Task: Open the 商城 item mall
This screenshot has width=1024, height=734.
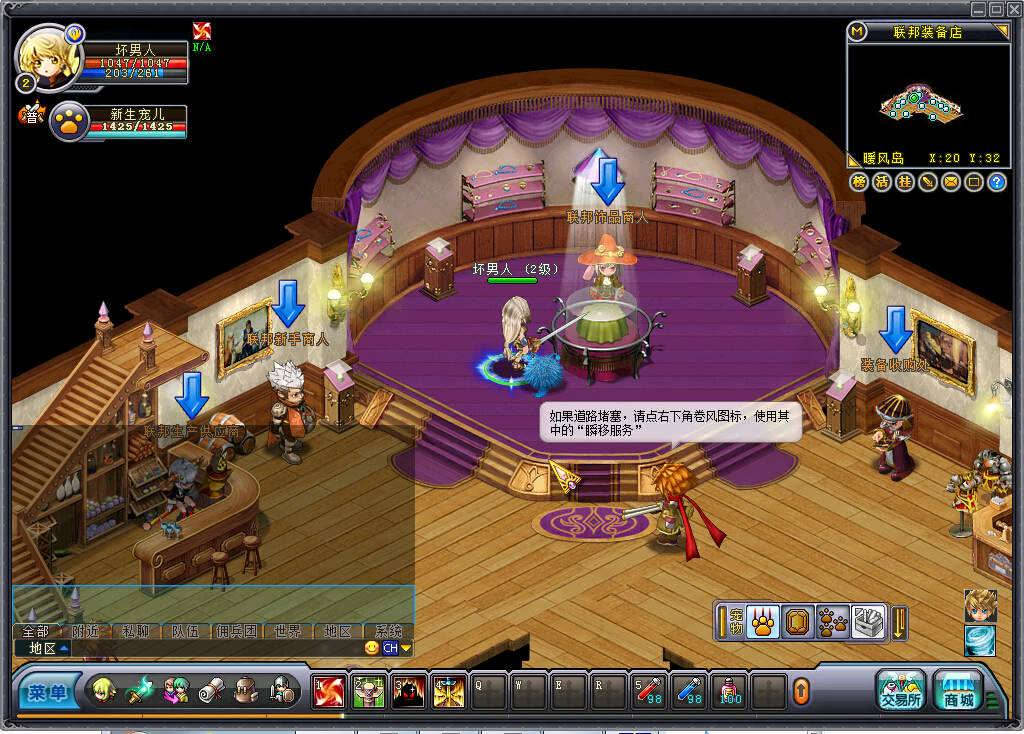Action: pos(958,688)
